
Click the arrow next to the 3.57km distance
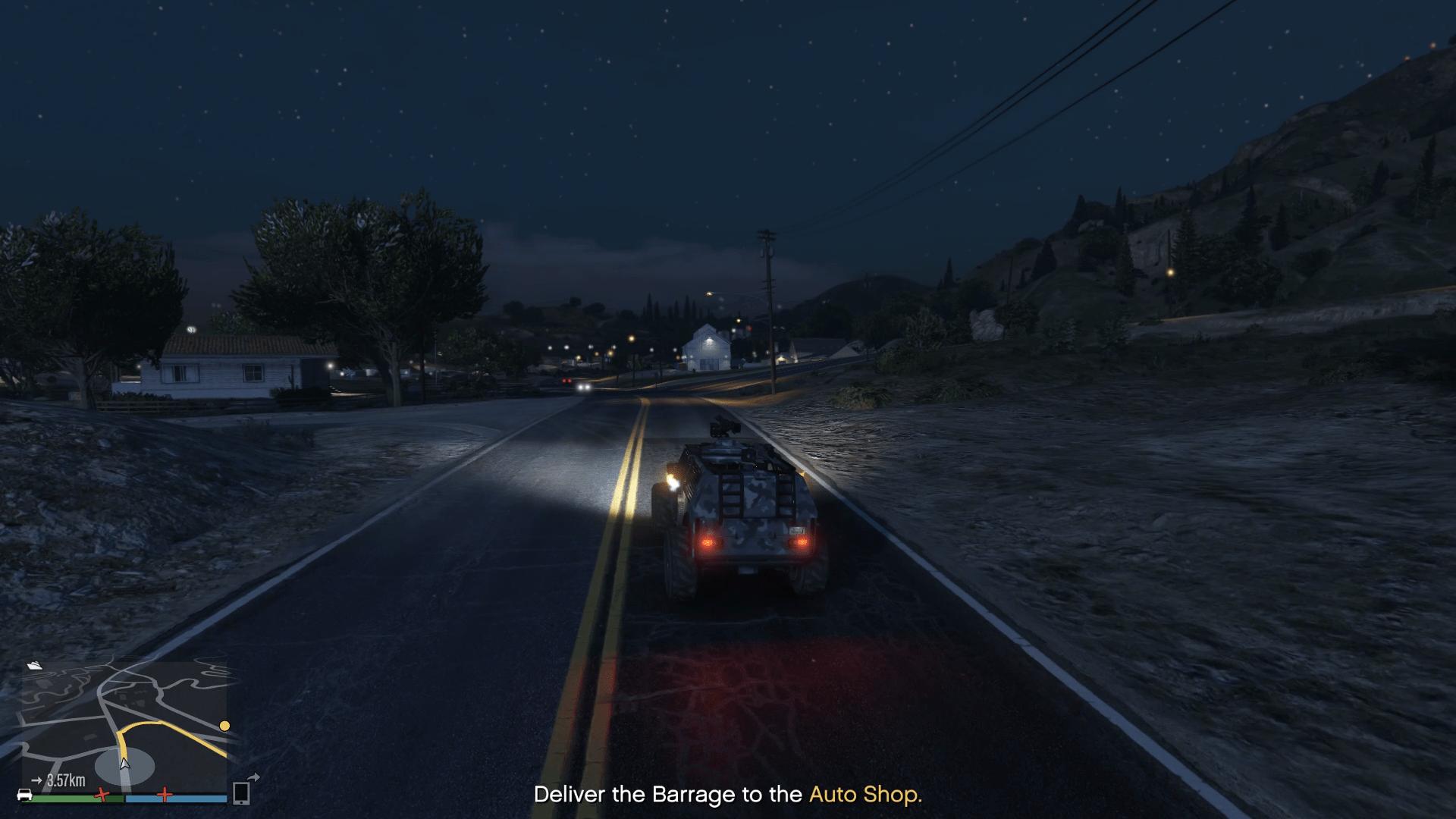[x=38, y=780]
